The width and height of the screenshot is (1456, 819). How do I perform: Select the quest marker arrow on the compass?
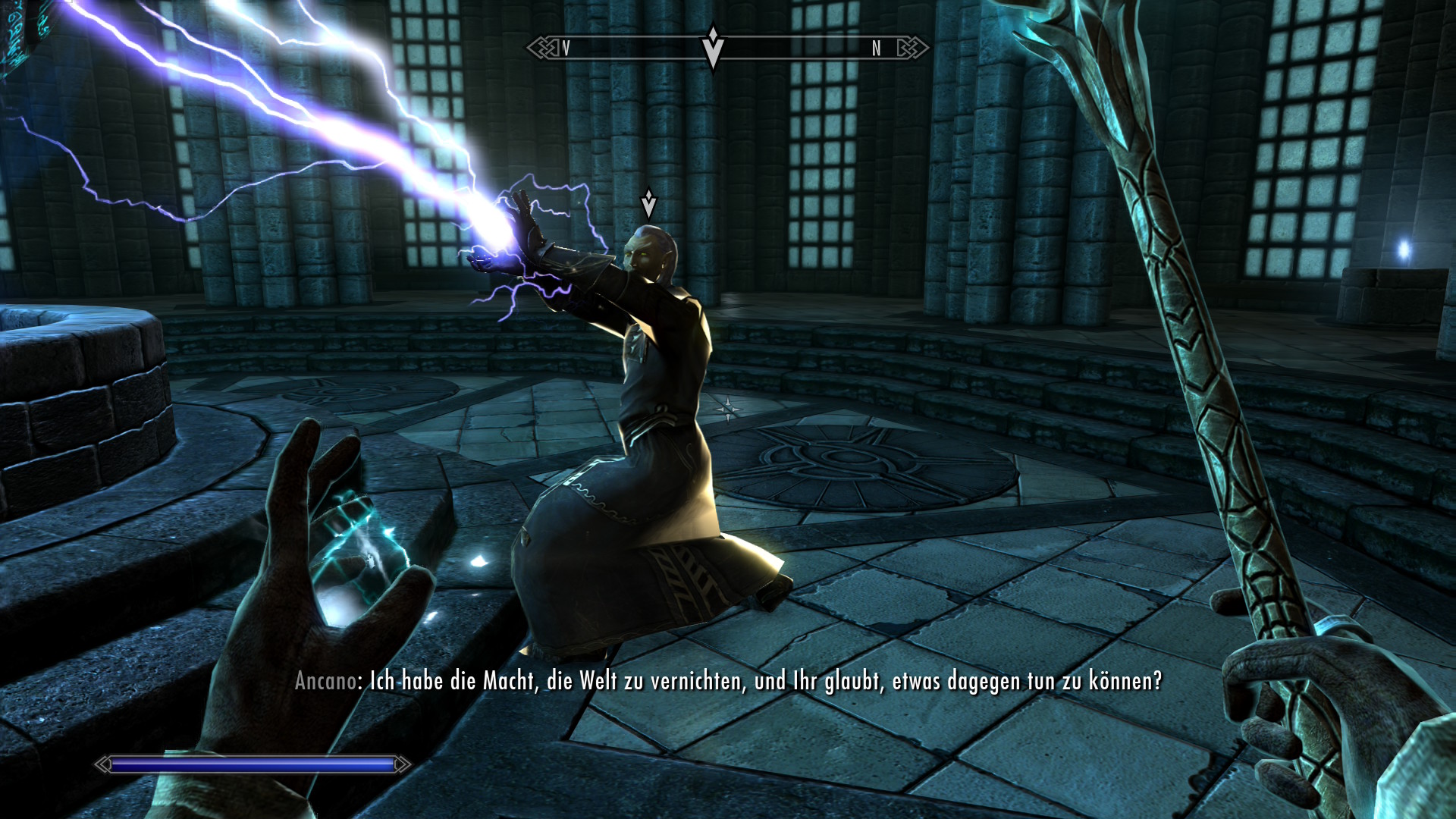712,47
